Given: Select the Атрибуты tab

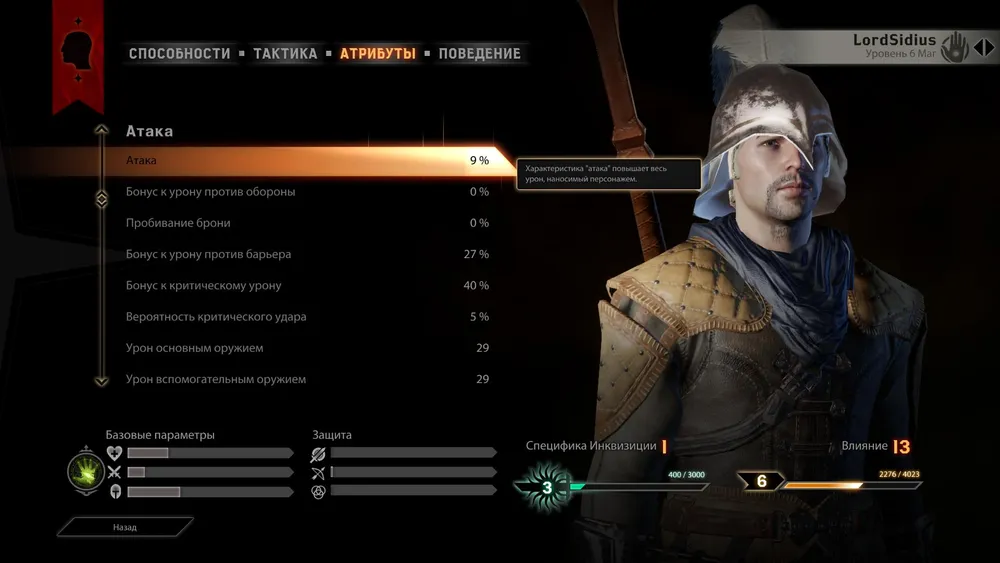Looking at the screenshot, I should pos(378,54).
